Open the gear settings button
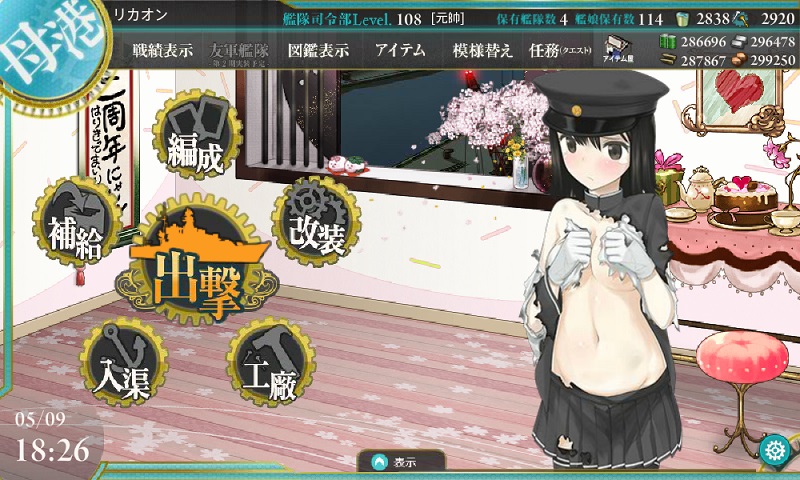The height and width of the screenshot is (480, 800). pyautogui.click(x=774, y=449)
